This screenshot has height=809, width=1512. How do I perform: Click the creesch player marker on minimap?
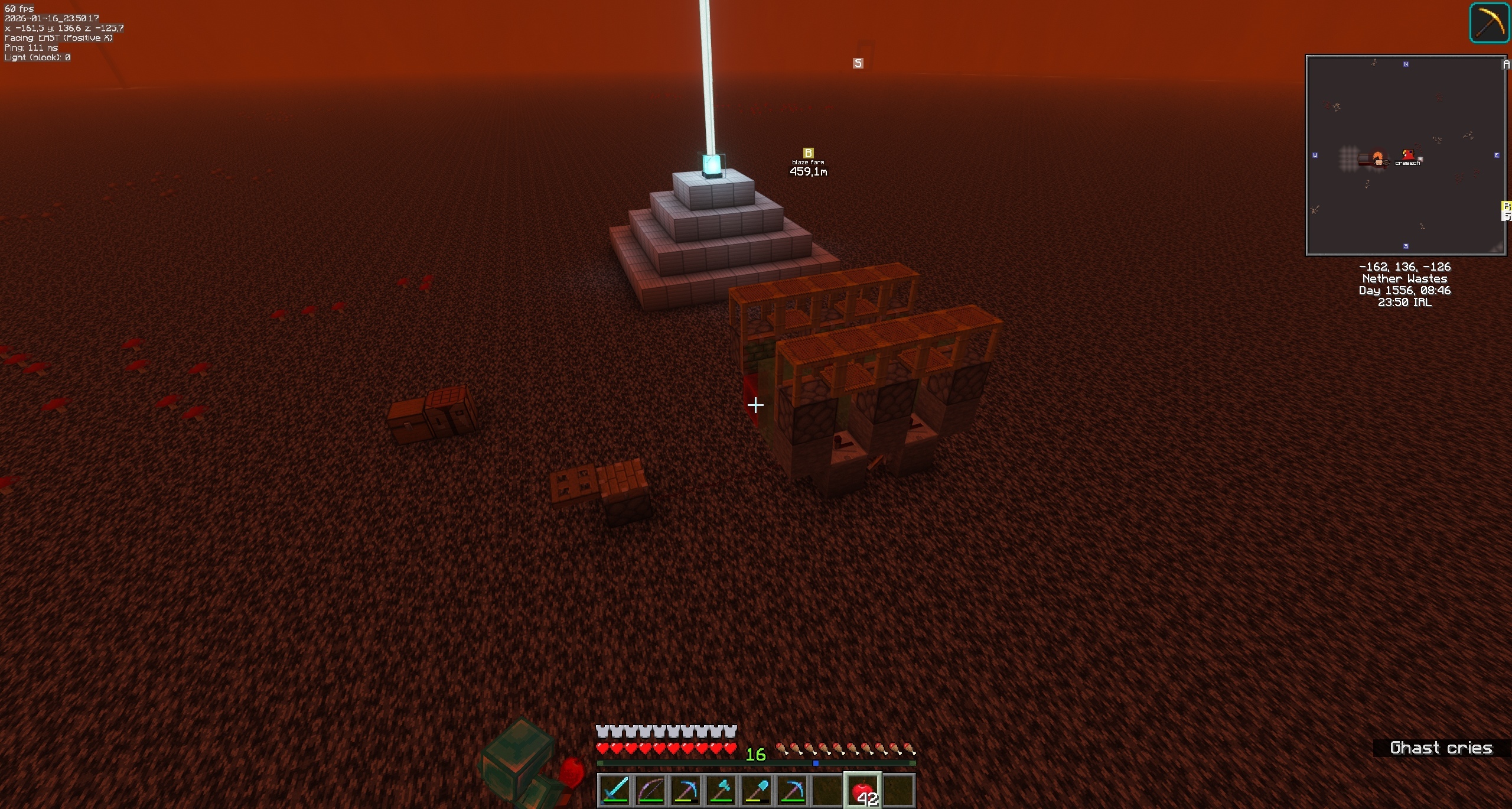(x=1409, y=155)
